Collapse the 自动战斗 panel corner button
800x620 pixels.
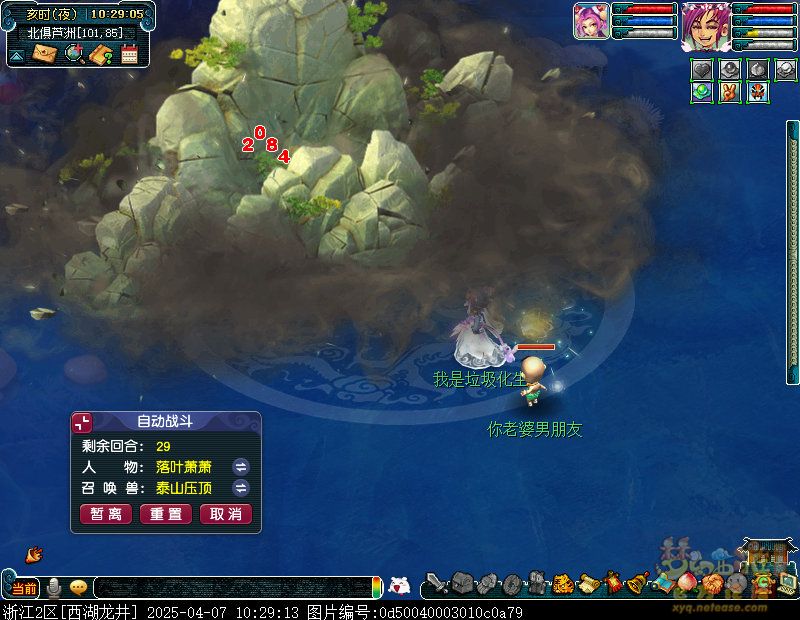[x=82, y=422]
